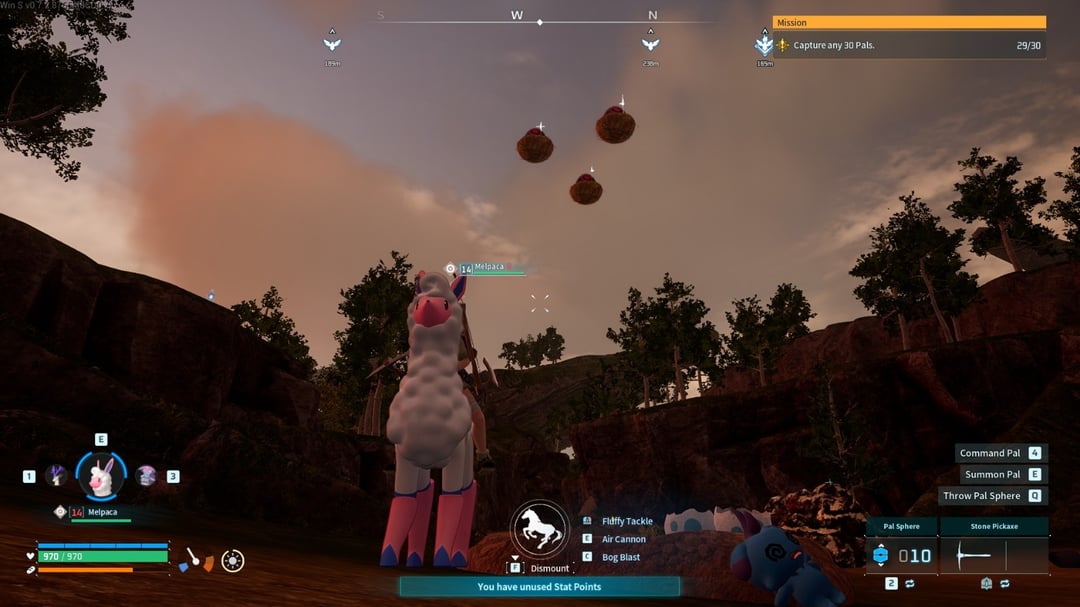This screenshot has width=1080, height=607.
Task: Activate the Fluffy Tackle skill
Action: [626, 521]
